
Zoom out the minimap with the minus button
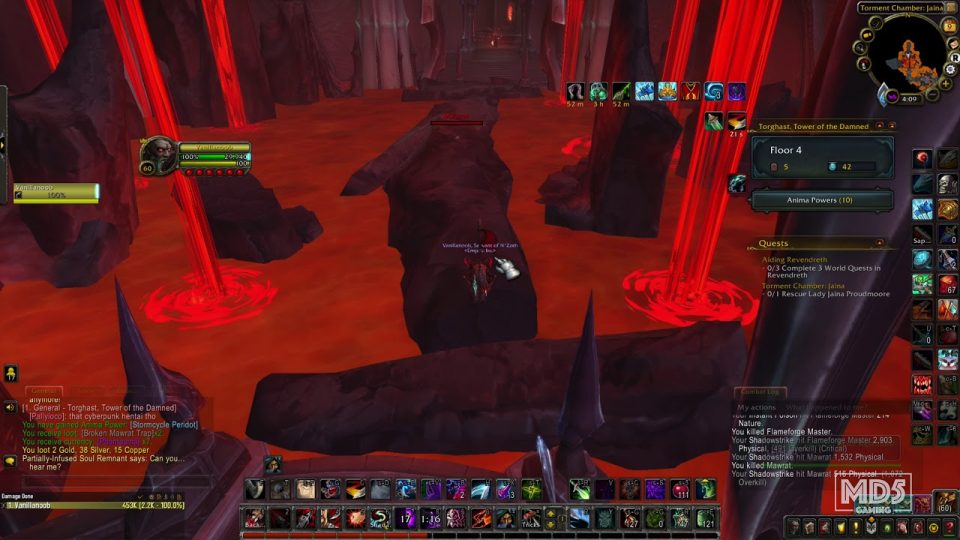tap(932, 94)
